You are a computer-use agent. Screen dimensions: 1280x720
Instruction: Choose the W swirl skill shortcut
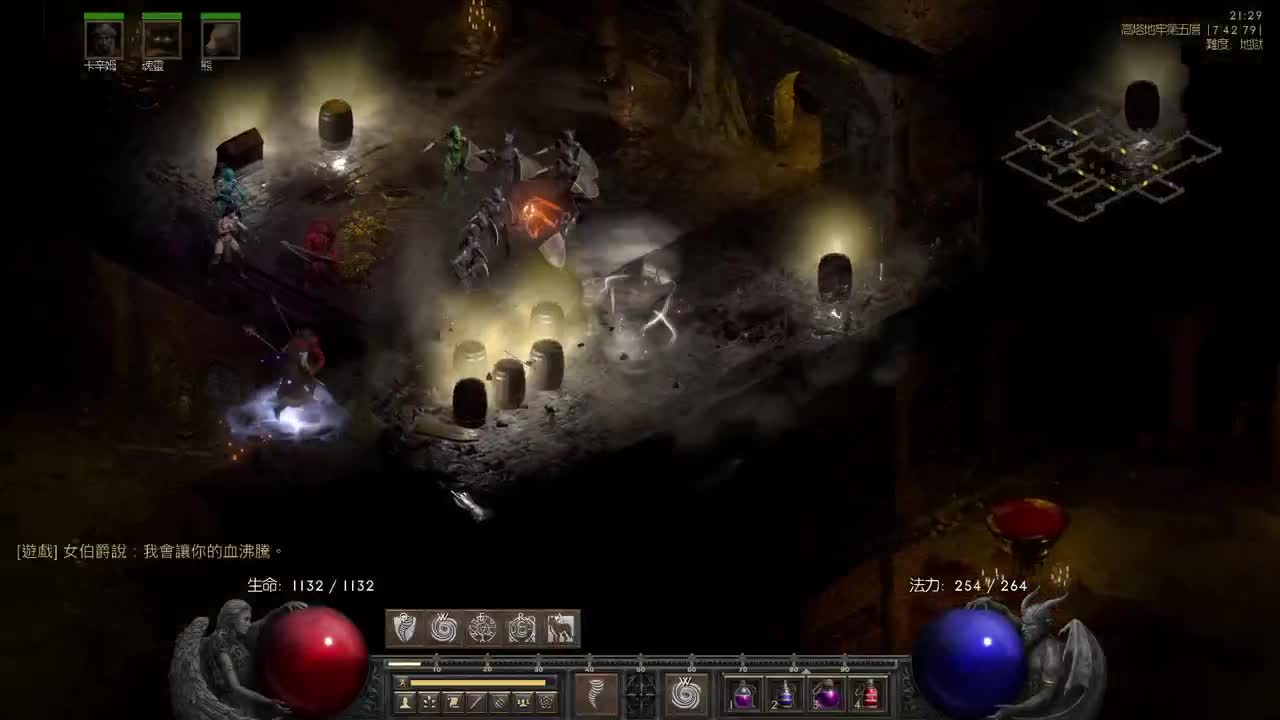point(444,628)
